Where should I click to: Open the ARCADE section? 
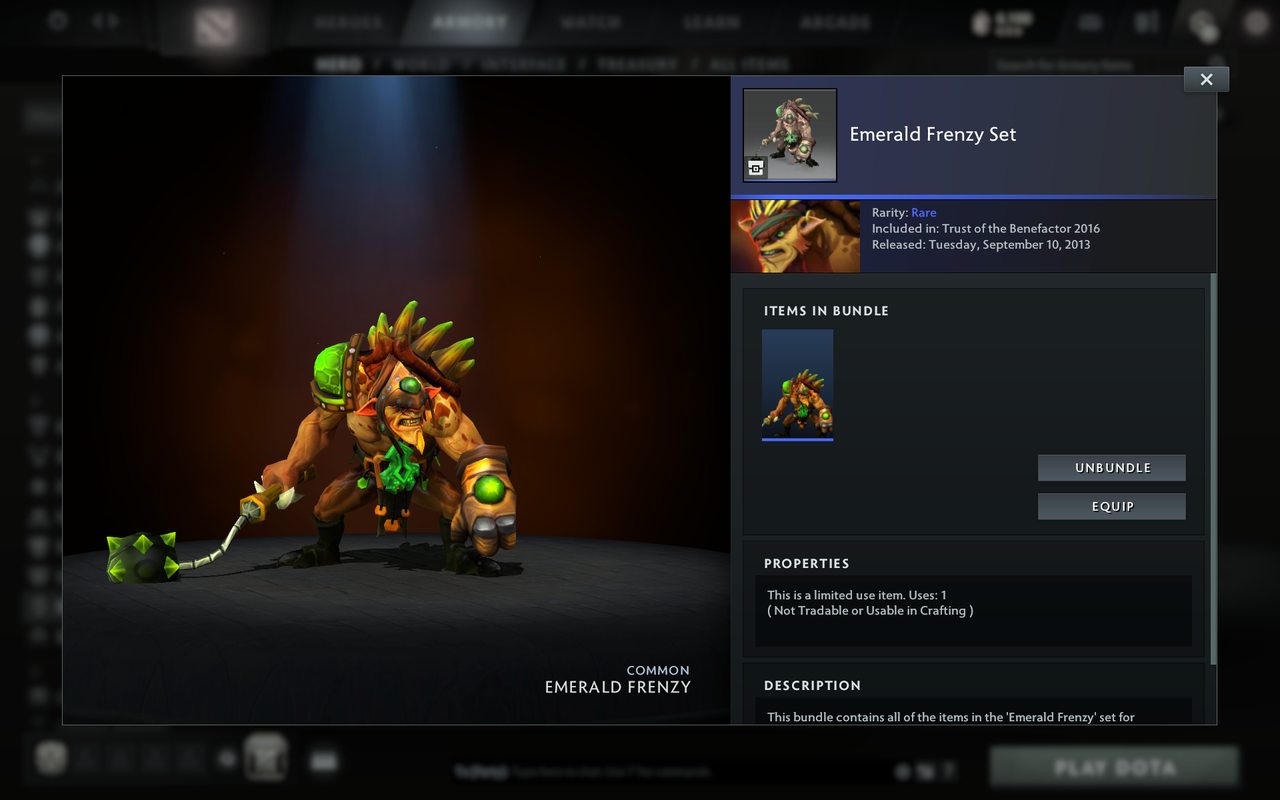tap(834, 20)
